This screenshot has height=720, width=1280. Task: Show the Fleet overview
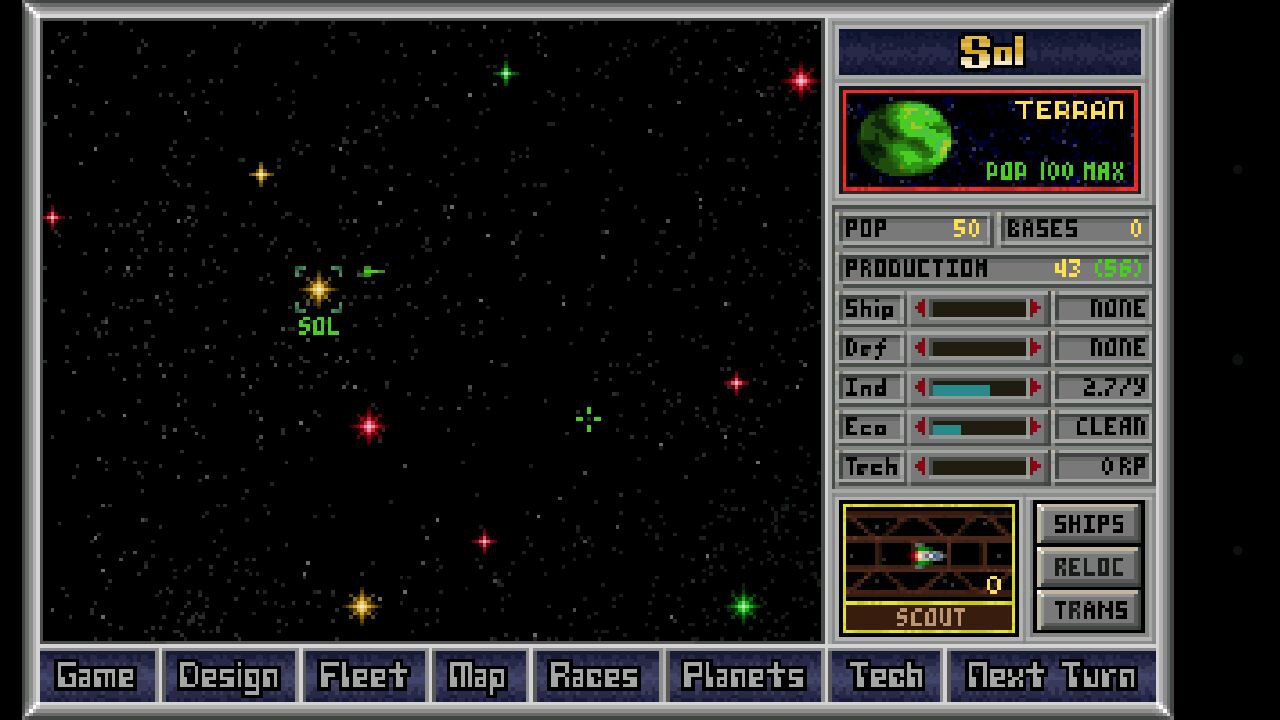[363, 676]
